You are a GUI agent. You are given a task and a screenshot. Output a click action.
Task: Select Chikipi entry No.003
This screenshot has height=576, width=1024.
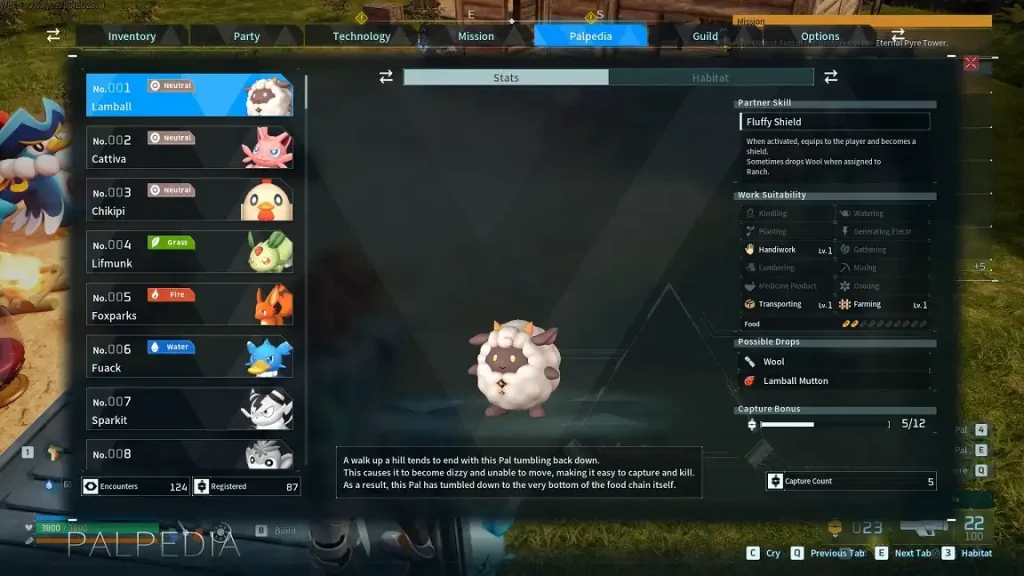[x=189, y=200]
